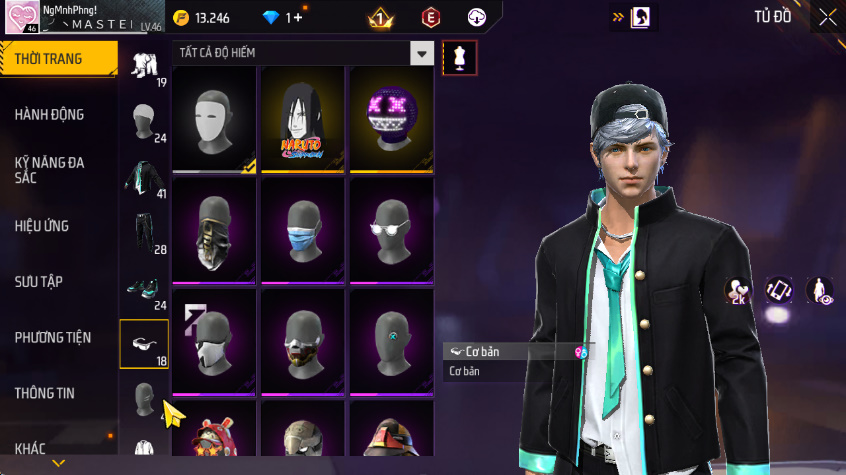
Task: Select the blue surgical mask item
Action: pyautogui.click(x=303, y=232)
